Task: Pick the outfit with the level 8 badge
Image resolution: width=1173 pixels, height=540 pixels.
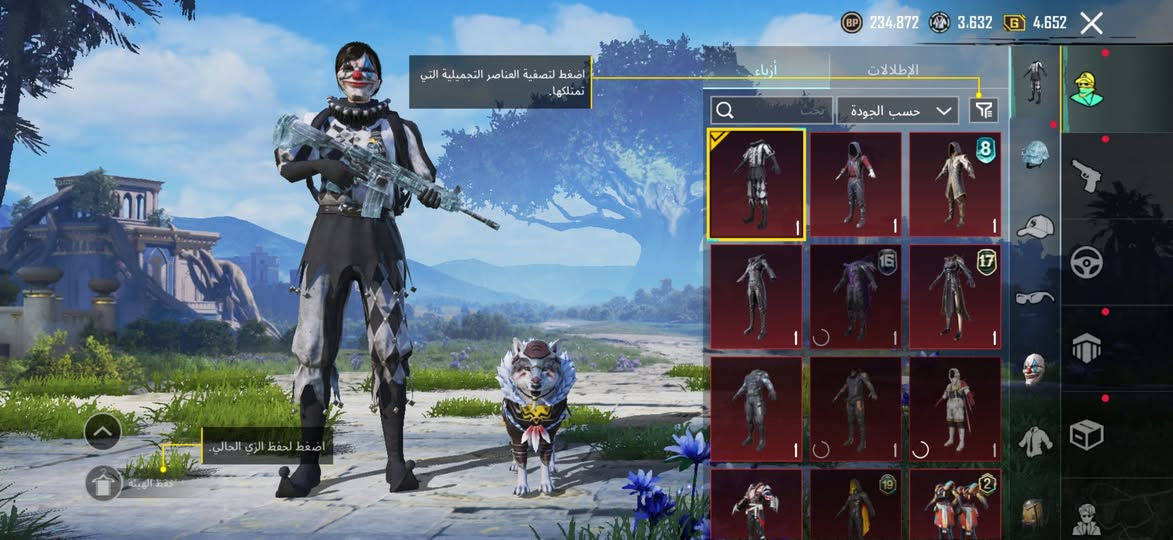Action: click(x=955, y=184)
